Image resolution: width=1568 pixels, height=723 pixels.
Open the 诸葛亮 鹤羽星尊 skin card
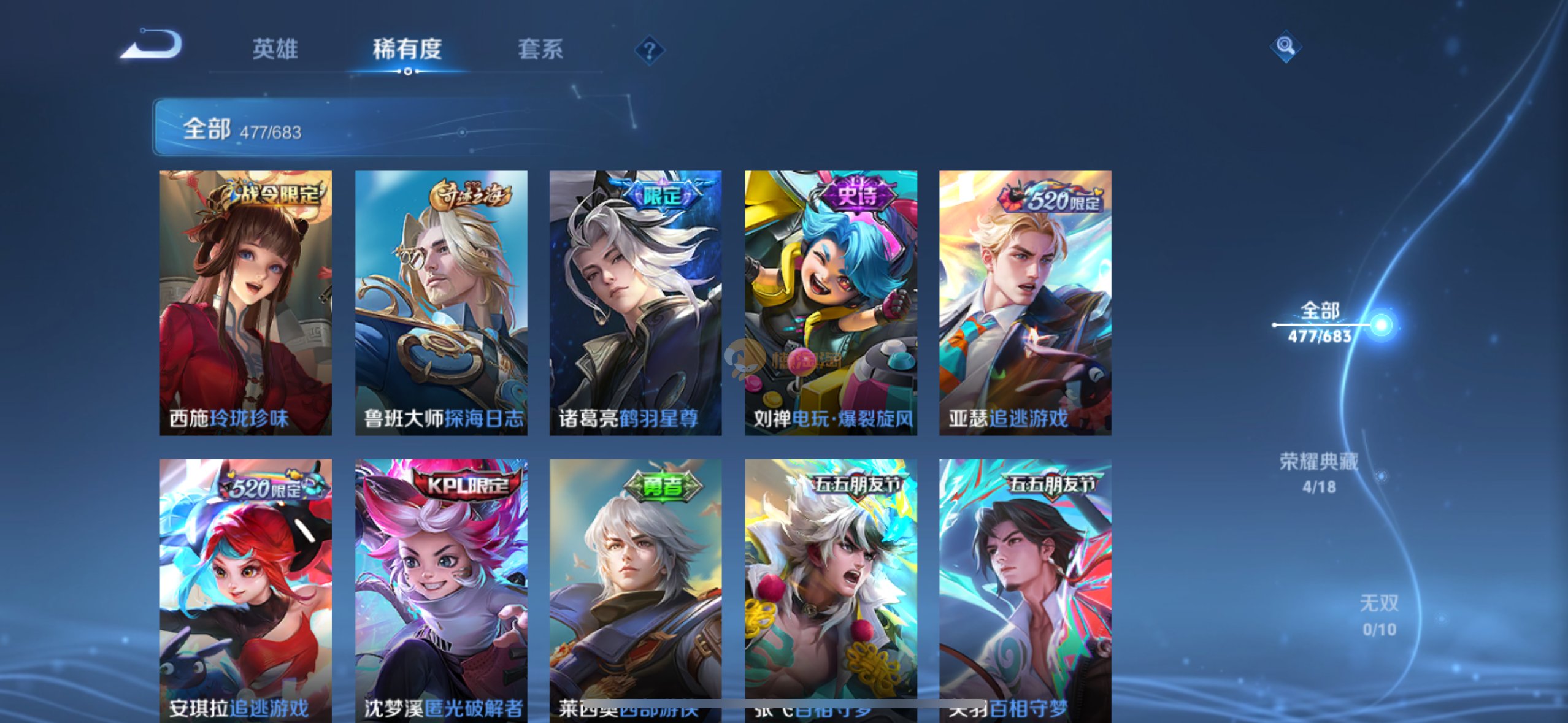636,303
